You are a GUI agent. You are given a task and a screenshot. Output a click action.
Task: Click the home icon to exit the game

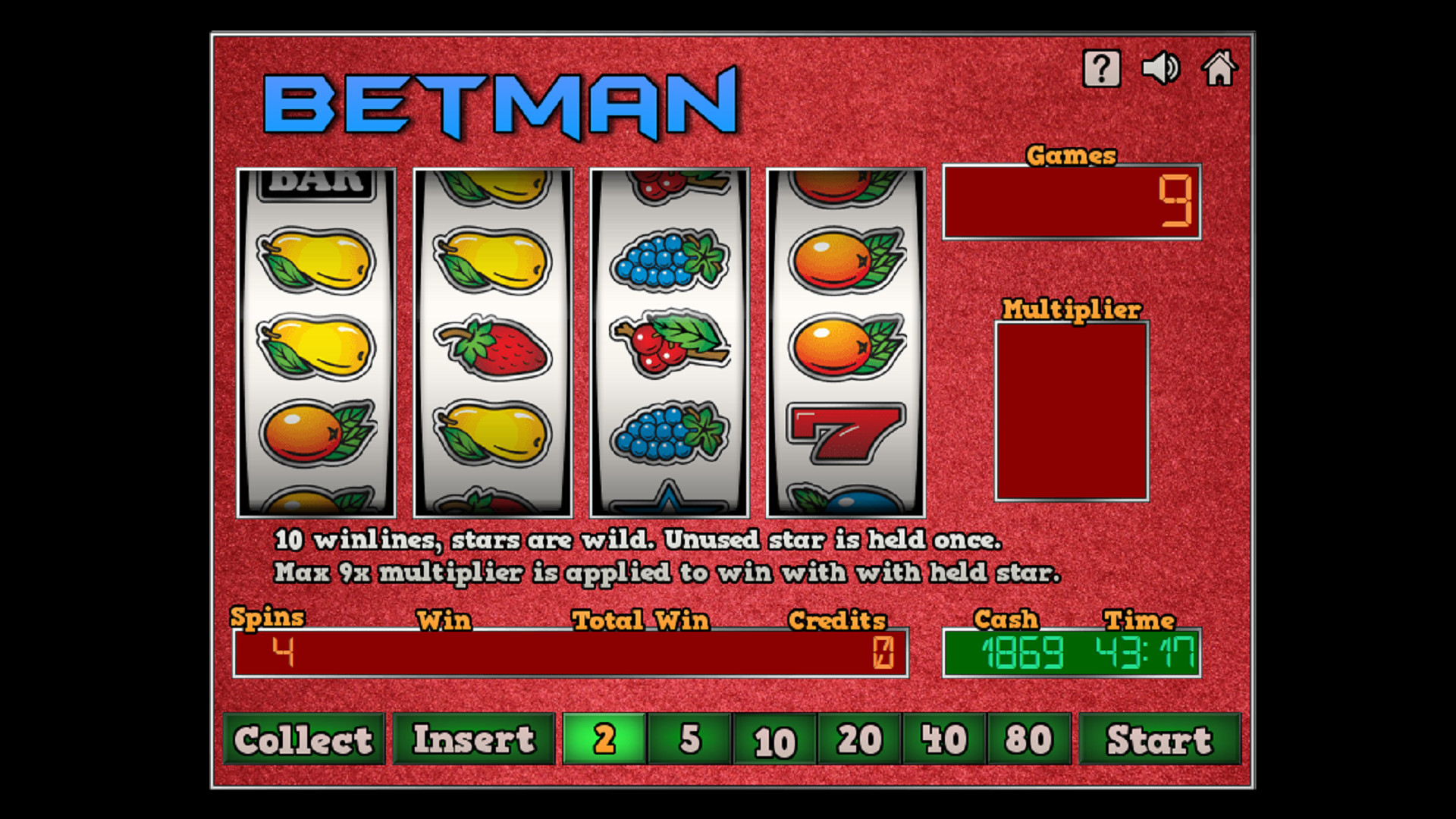1219,68
